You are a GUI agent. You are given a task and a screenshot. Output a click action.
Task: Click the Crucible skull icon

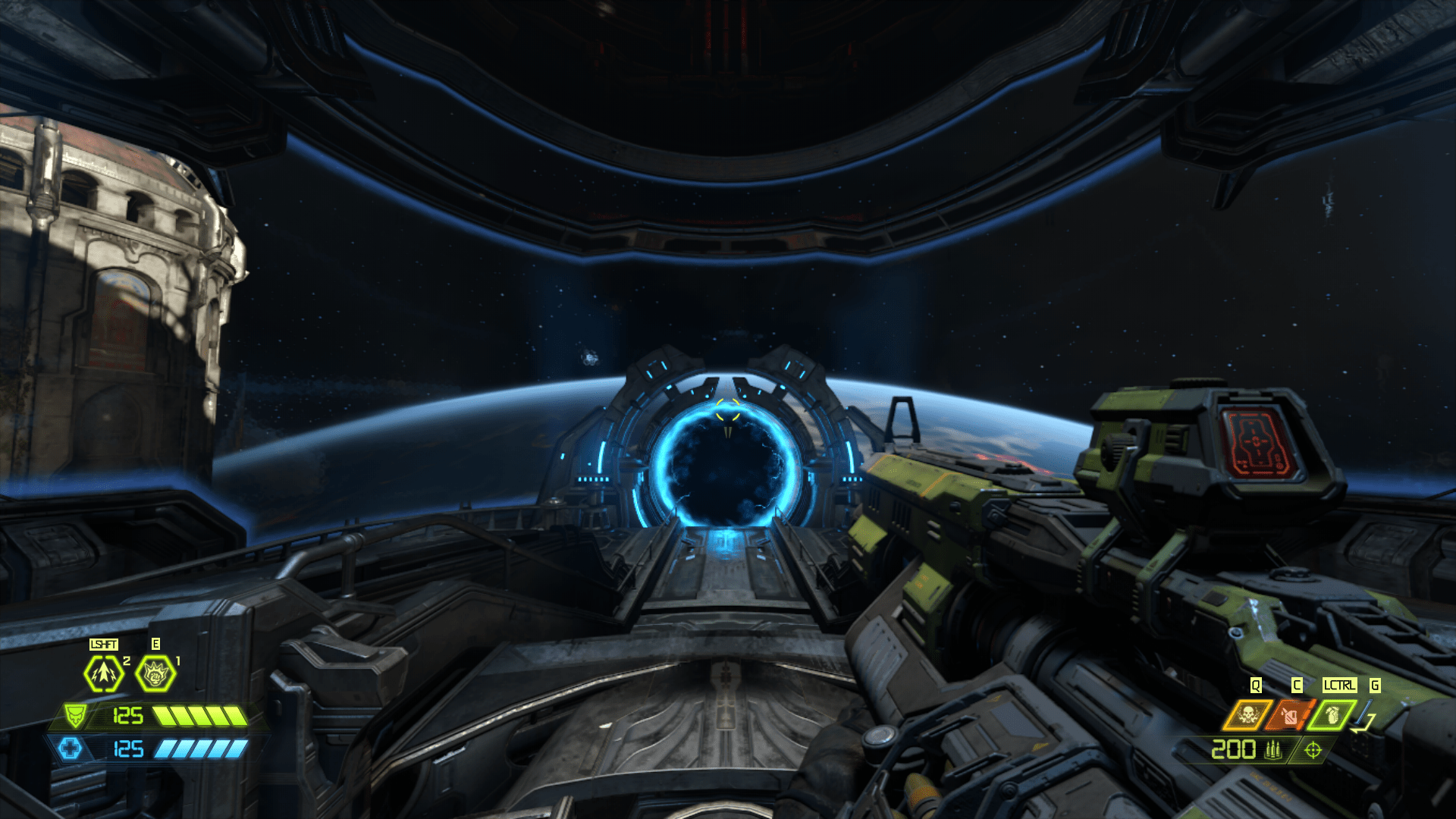[1248, 715]
